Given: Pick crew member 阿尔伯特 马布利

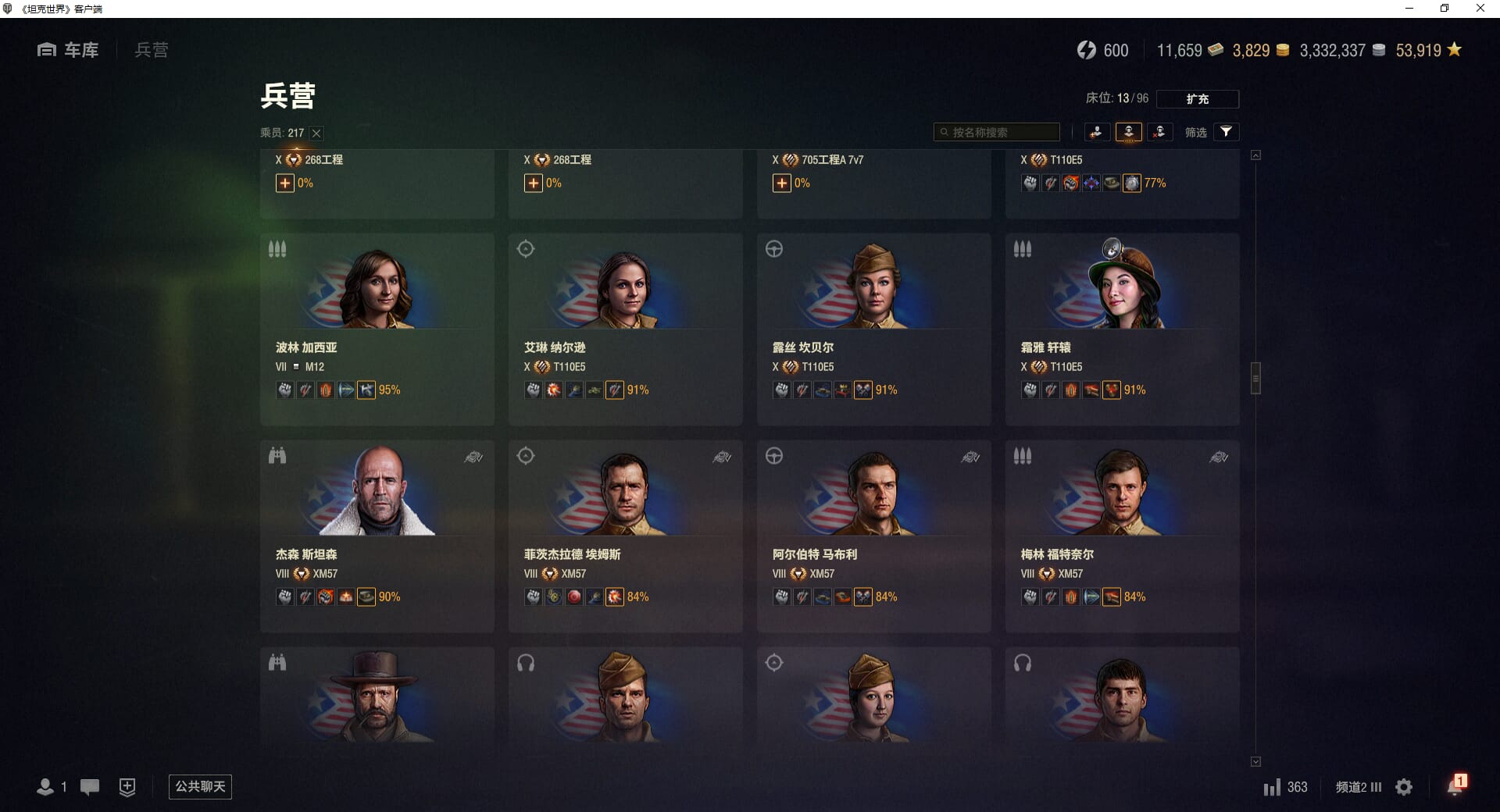Looking at the screenshot, I should (873, 536).
